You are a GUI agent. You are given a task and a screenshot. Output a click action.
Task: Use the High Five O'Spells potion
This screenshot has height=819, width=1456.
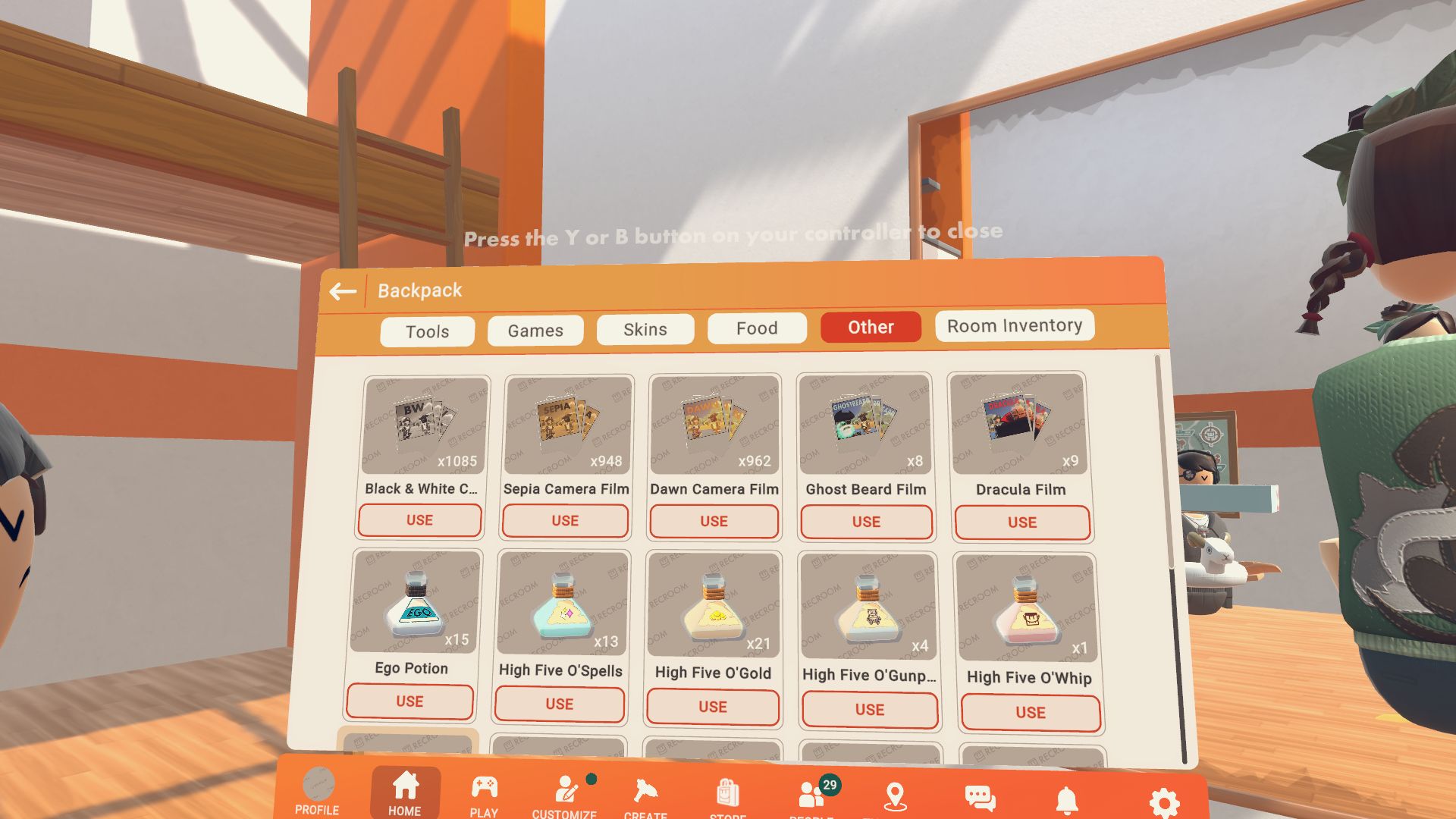[x=560, y=704]
